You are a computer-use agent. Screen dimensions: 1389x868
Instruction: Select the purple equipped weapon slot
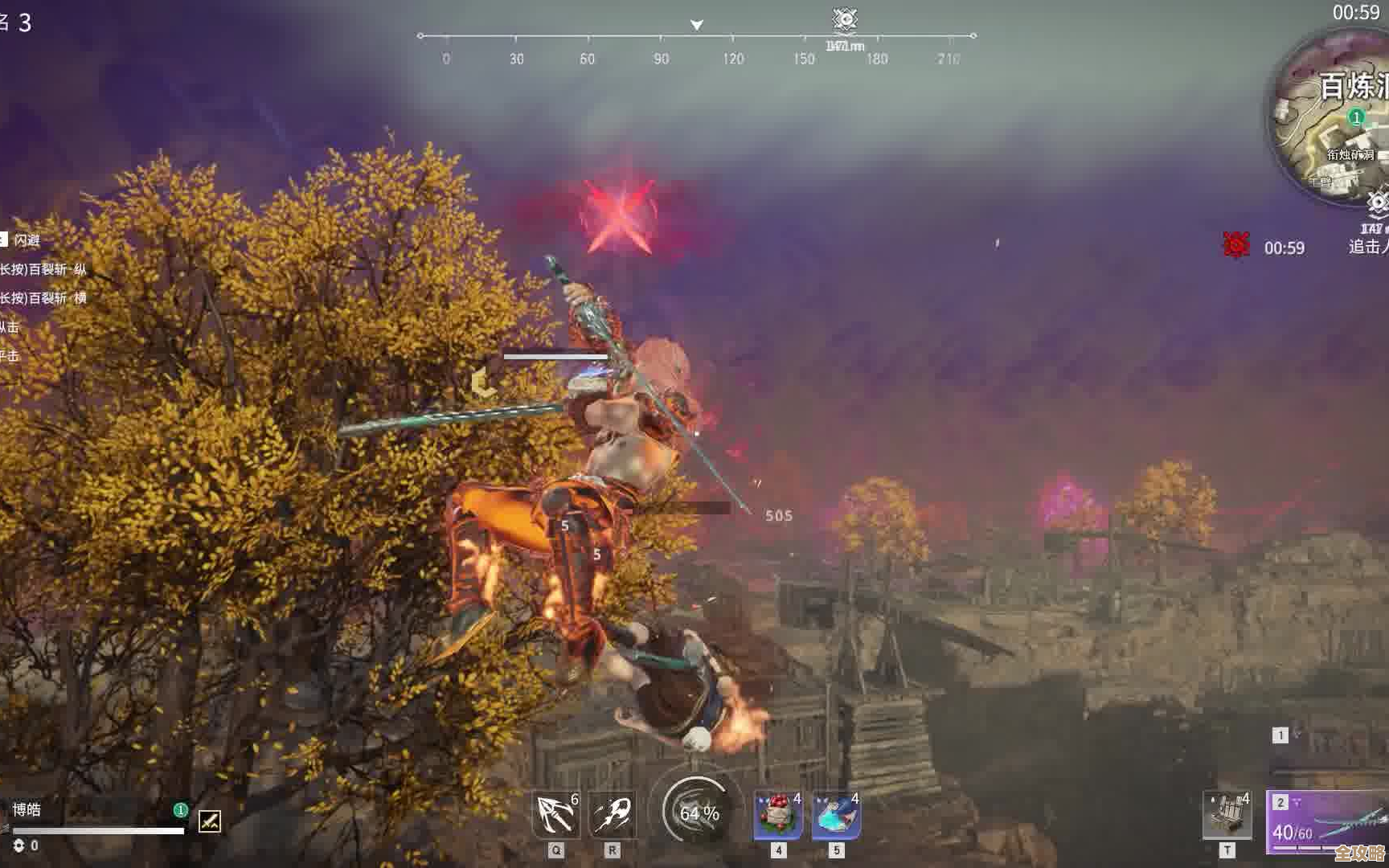click(x=1326, y=823)
